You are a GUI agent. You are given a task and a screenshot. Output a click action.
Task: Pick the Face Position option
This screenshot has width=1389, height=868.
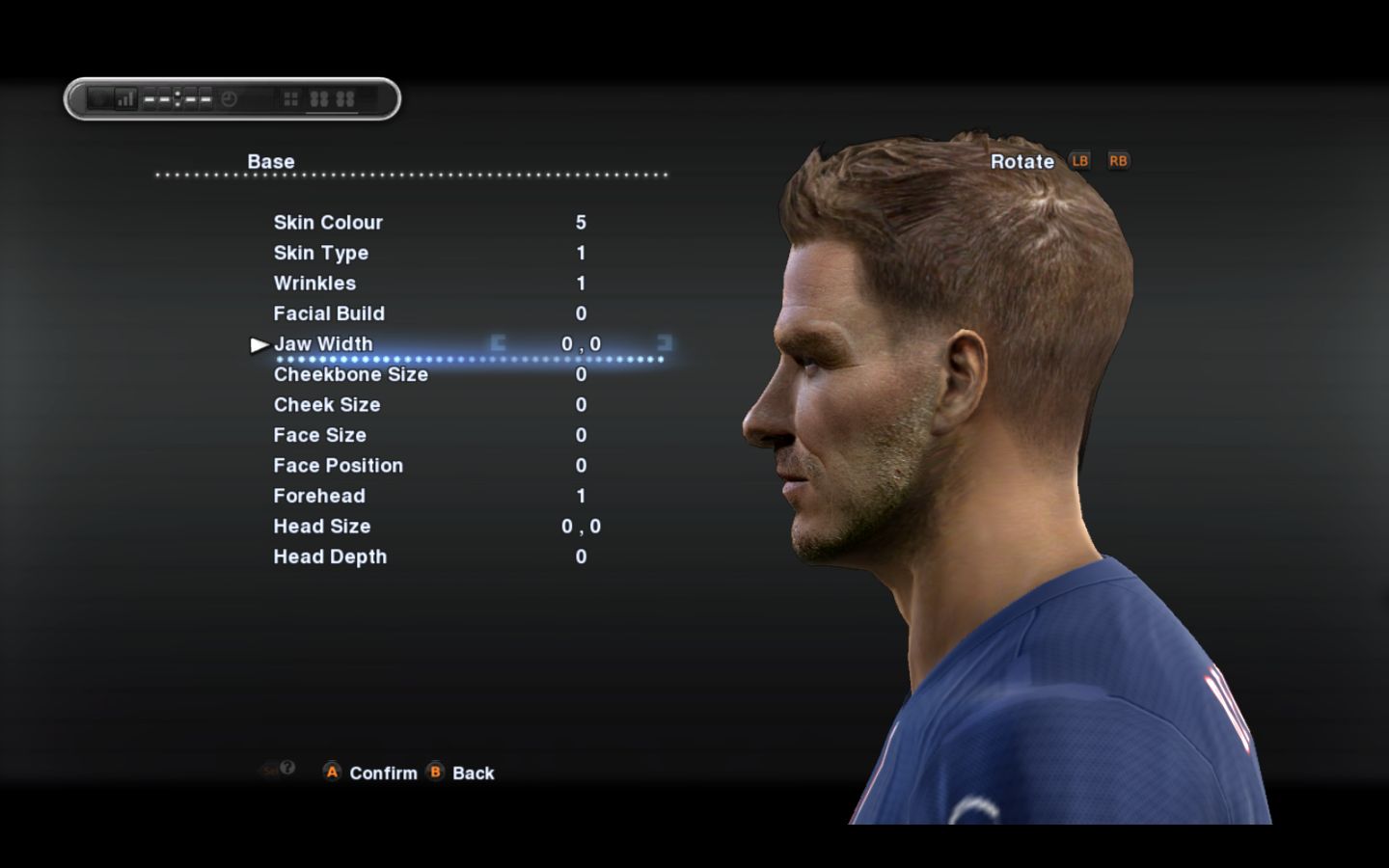pyautogui.click(x=338, y=466)
